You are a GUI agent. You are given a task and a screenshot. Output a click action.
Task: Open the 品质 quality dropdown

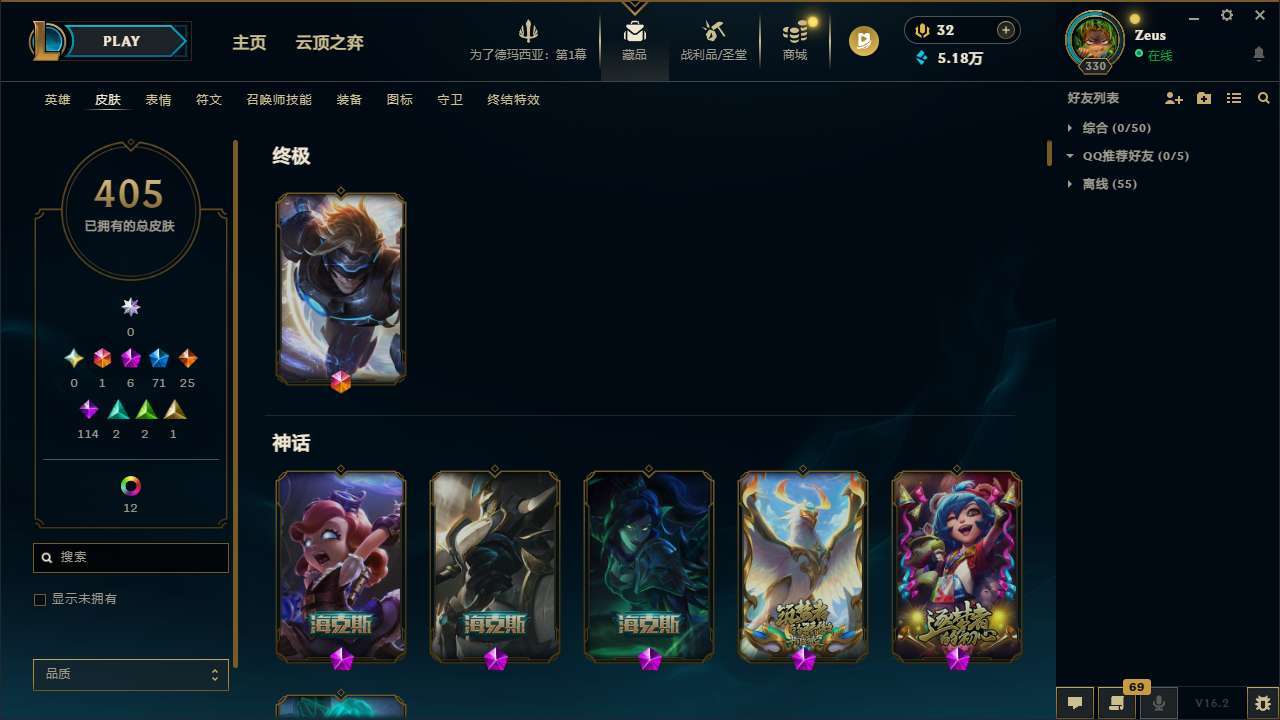[130, 674]
